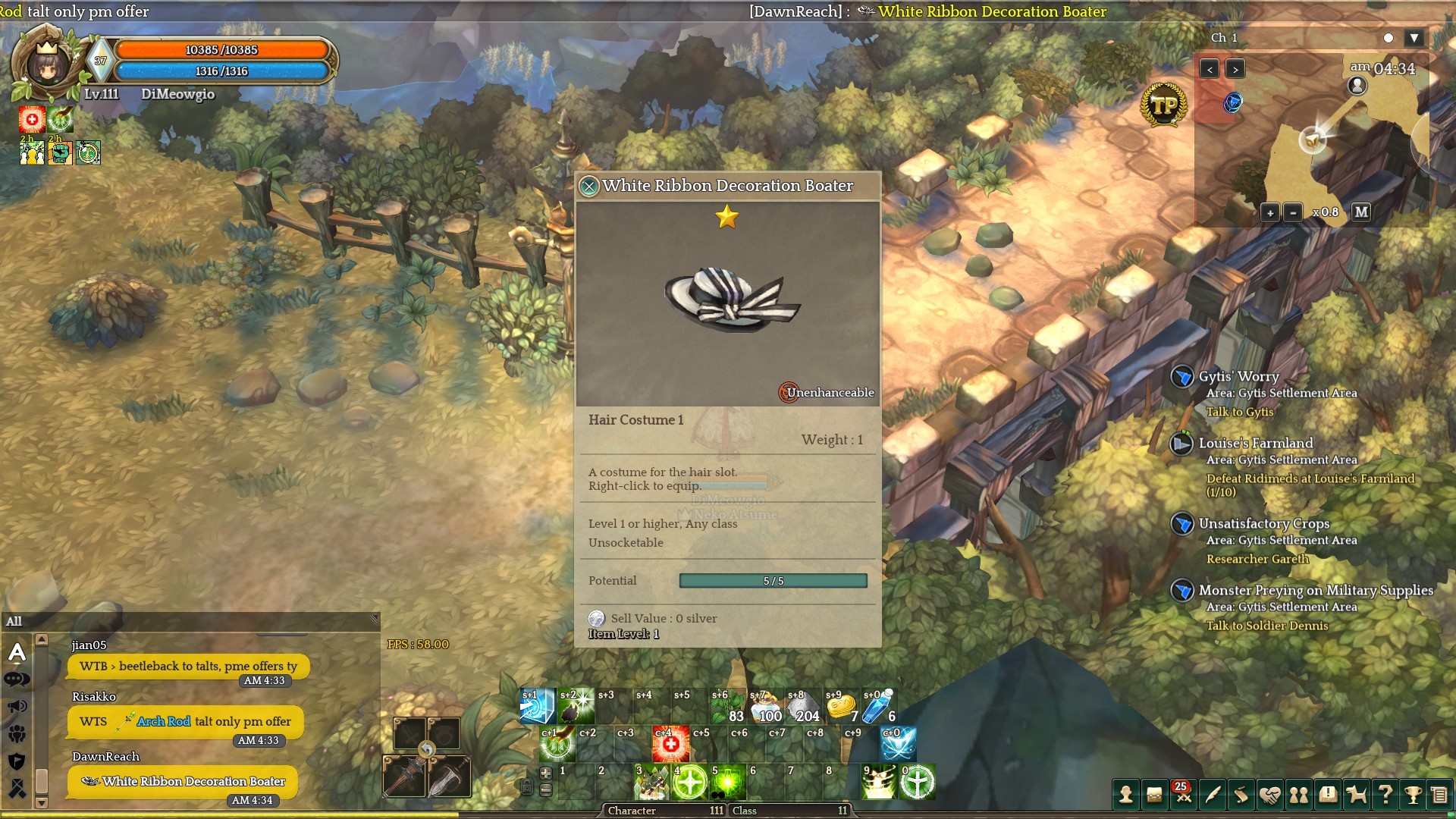This screenshot has width=1456, height=819.
Task: Open the companion pet menu icon
Action: click(1356, 795)
